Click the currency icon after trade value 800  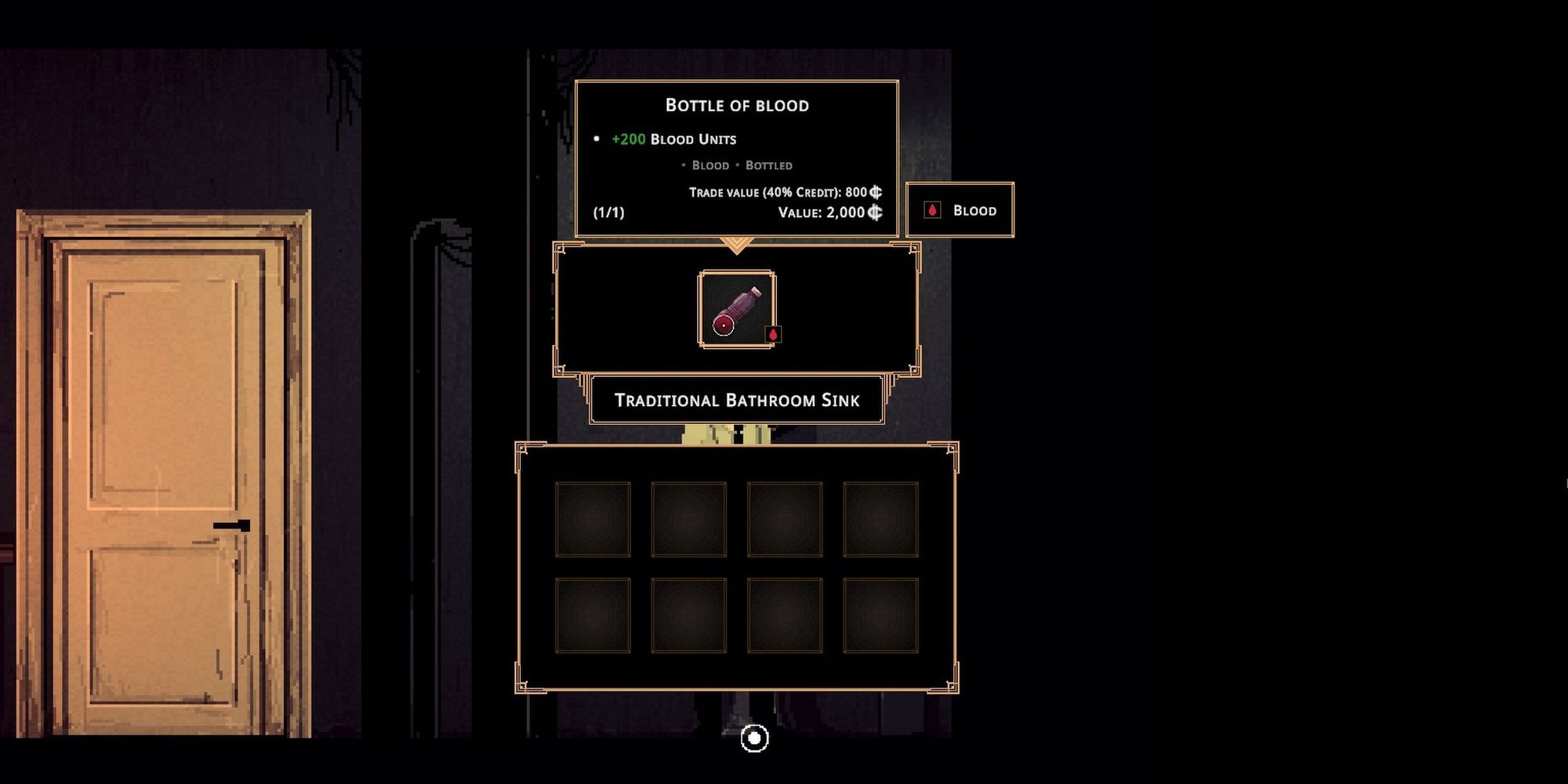877,191
